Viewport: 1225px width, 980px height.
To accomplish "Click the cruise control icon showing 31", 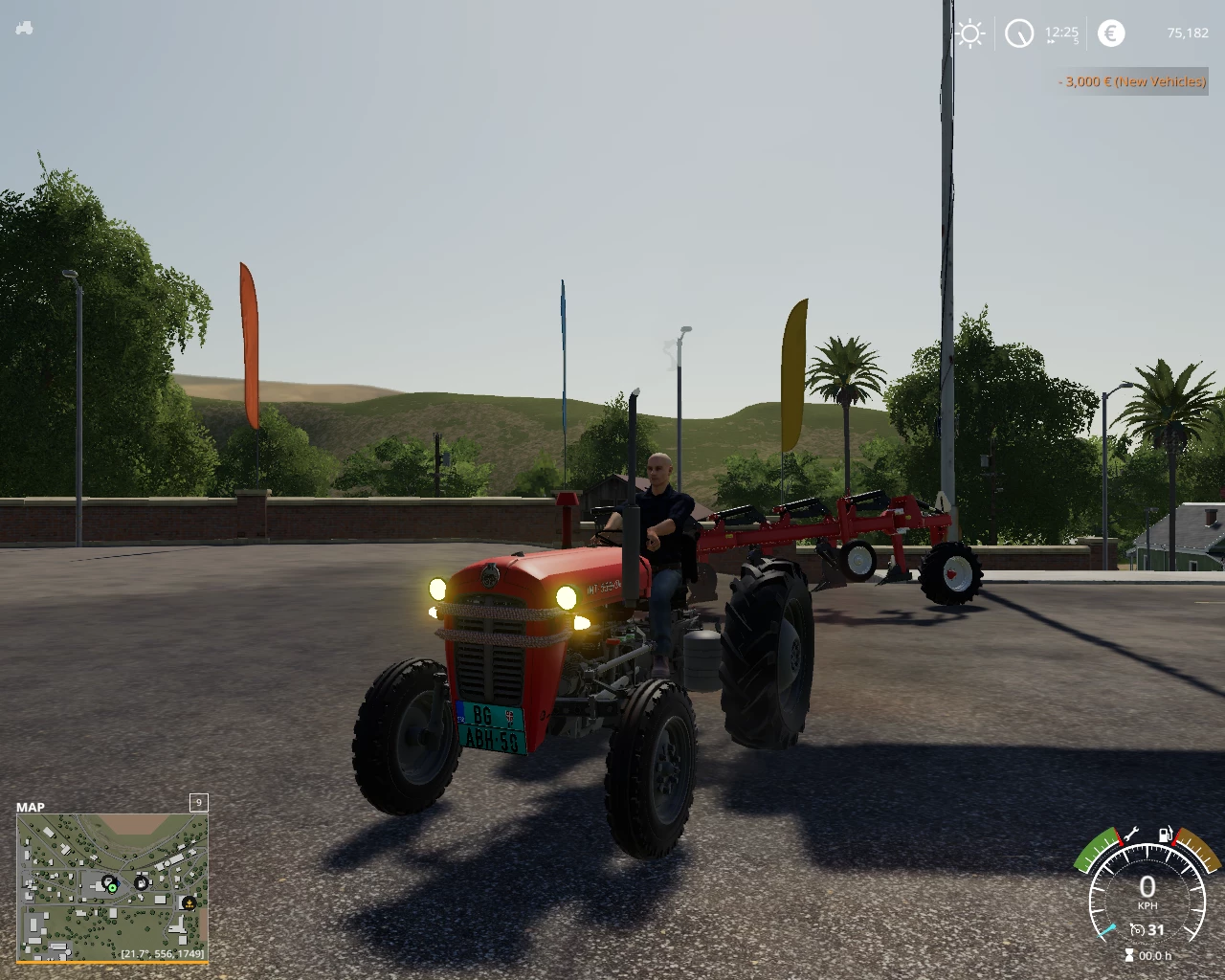I will click(1147, 929).
